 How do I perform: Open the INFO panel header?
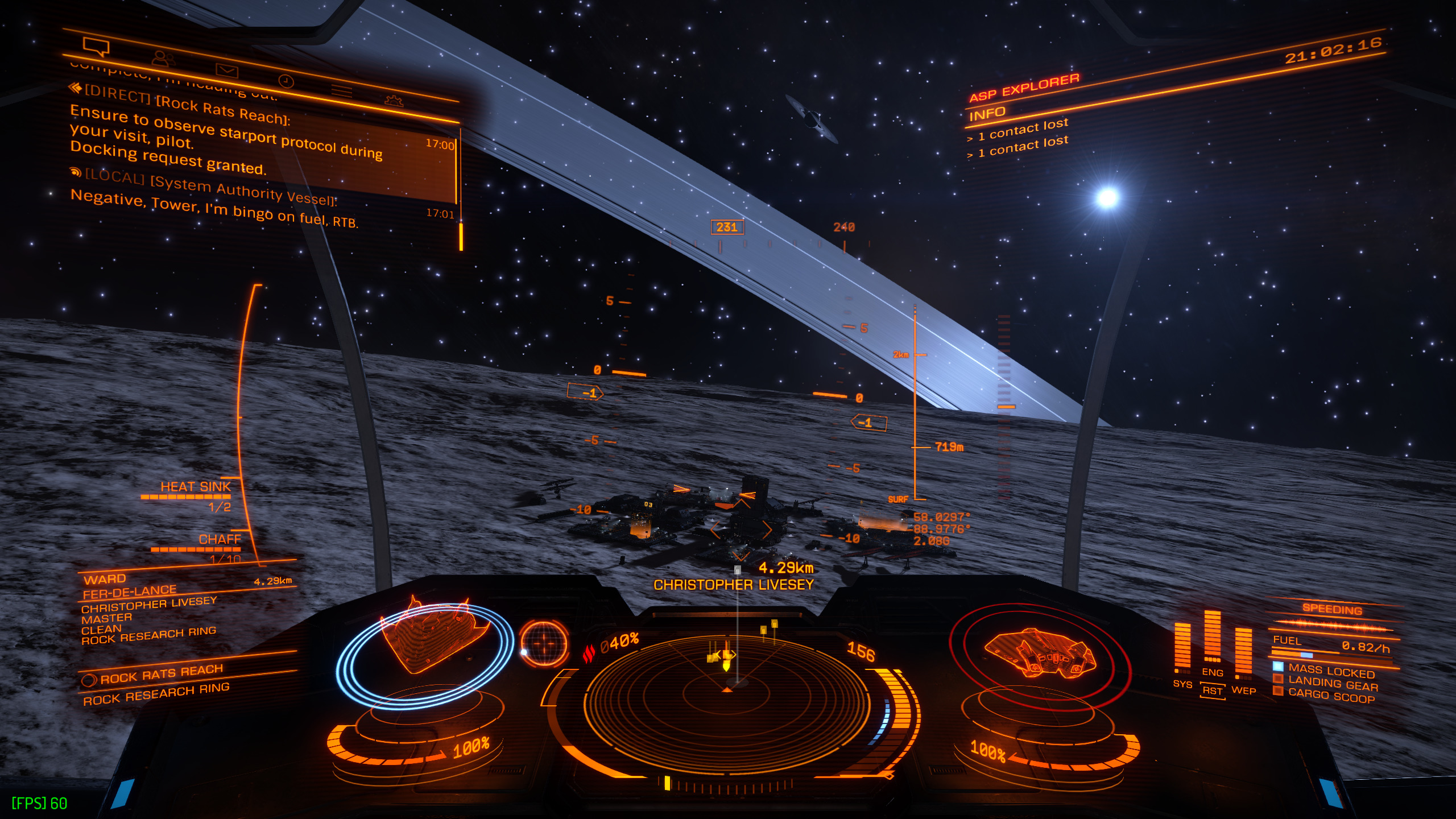(x=987, y=114)
